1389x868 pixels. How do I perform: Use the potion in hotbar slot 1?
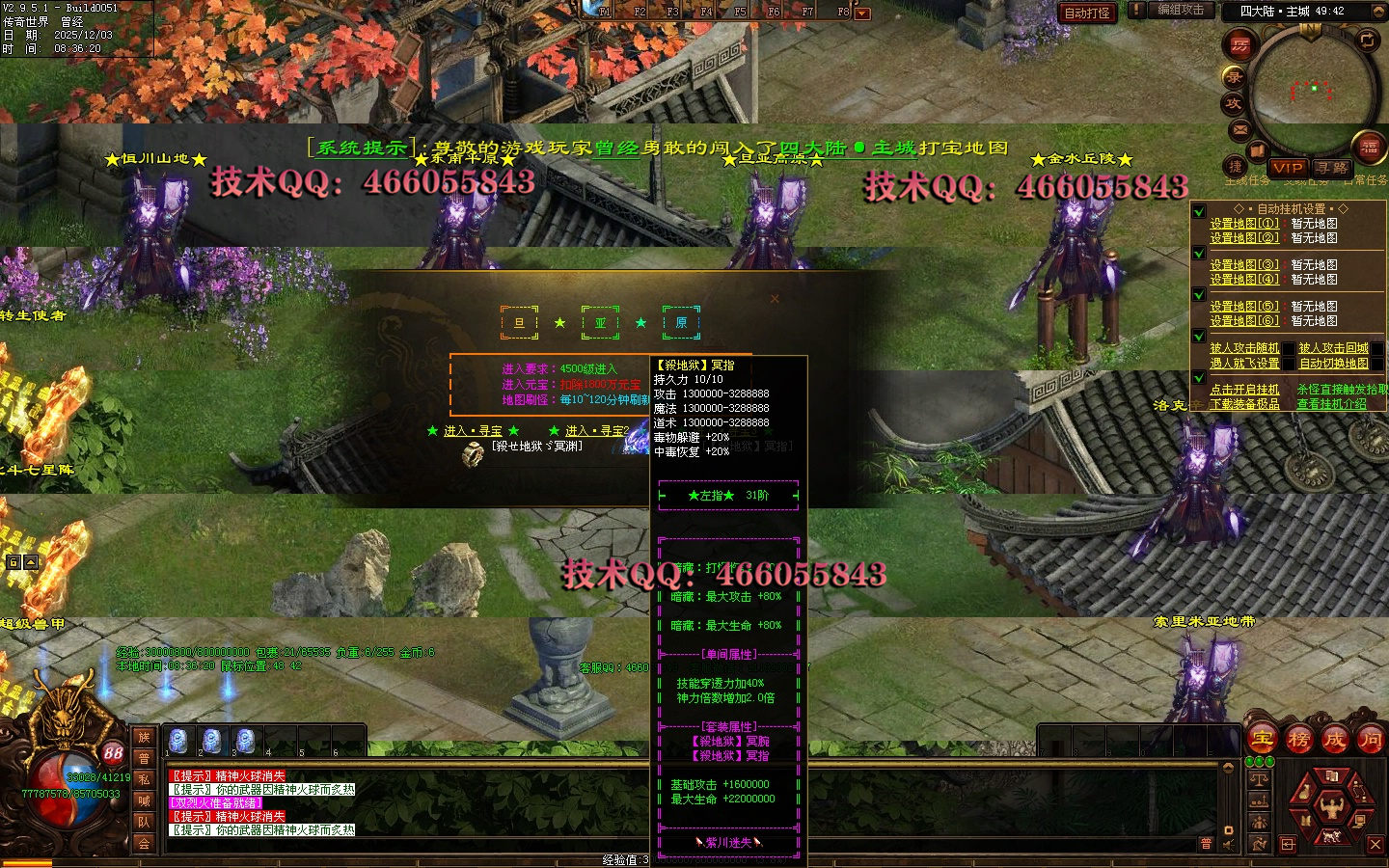[177, 741]
